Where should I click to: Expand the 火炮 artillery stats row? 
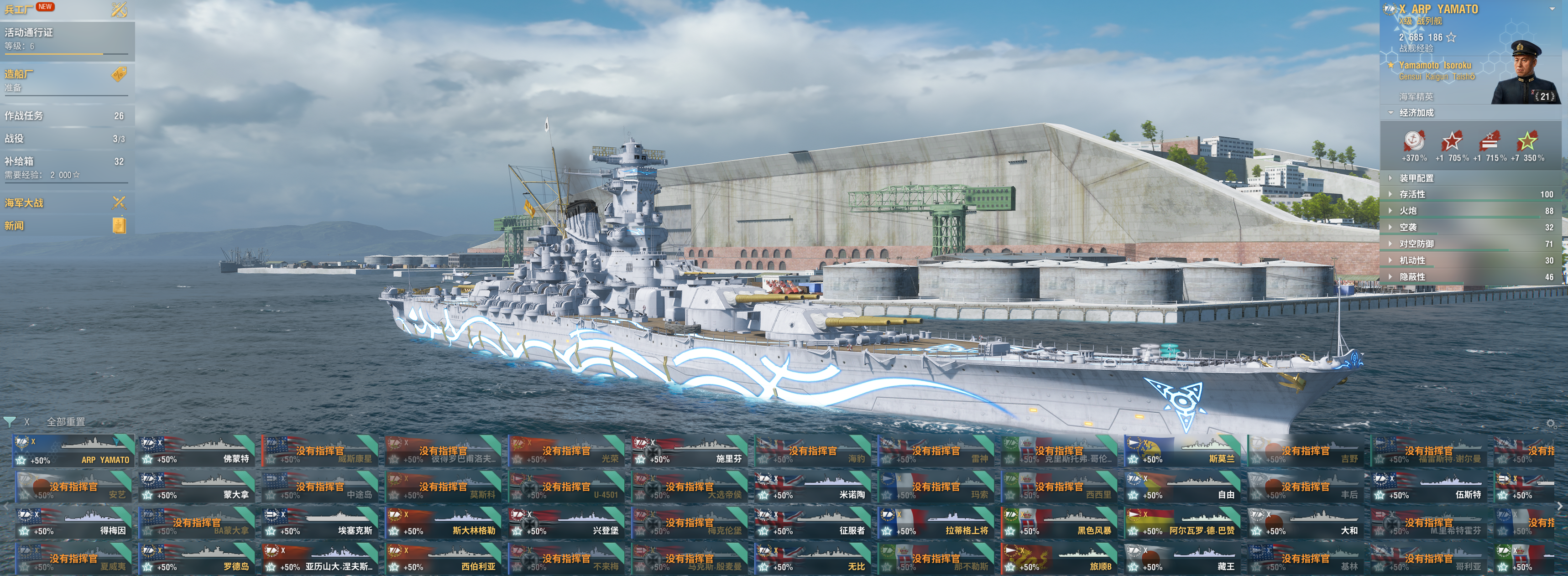1408,210
